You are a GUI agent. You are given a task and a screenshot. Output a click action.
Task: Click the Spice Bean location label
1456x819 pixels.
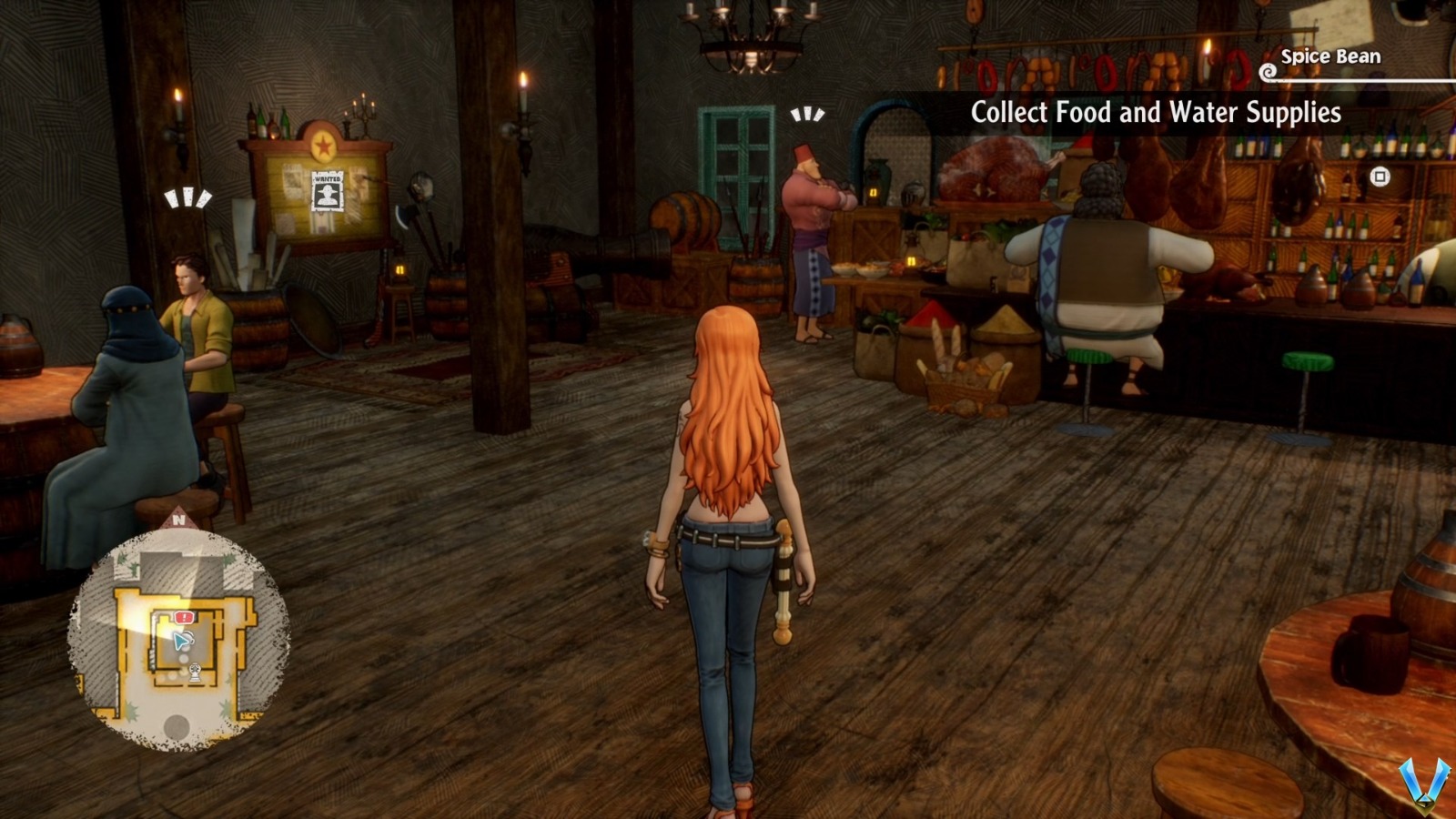pos(1330,56)
